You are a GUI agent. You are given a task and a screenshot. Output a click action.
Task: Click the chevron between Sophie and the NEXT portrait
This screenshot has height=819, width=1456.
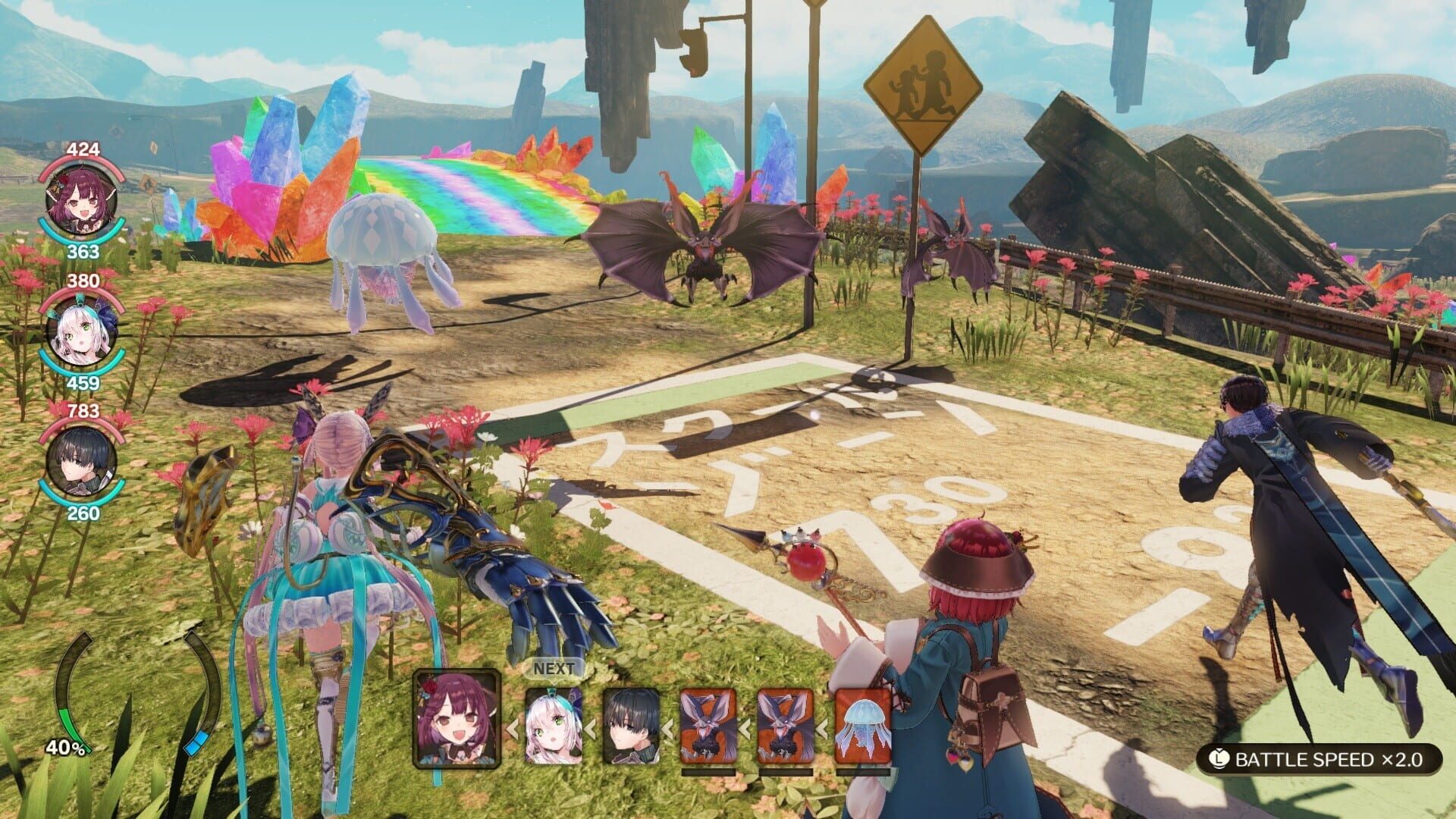coord(510,730)
